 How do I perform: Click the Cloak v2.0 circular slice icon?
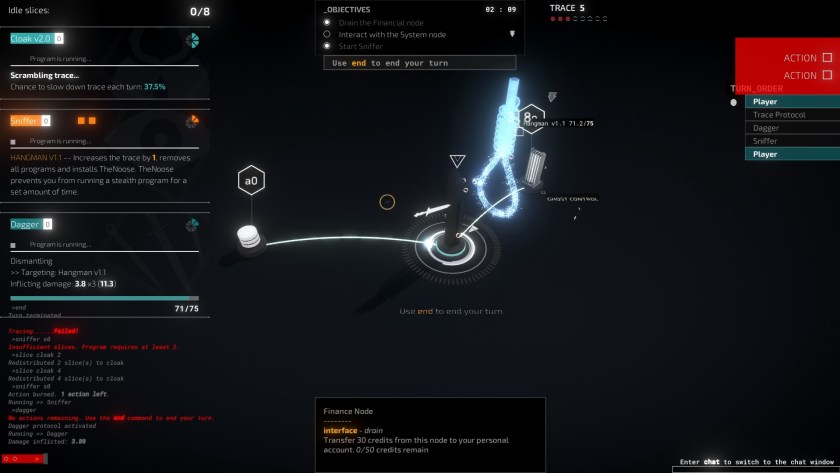(x=192, y=40)
